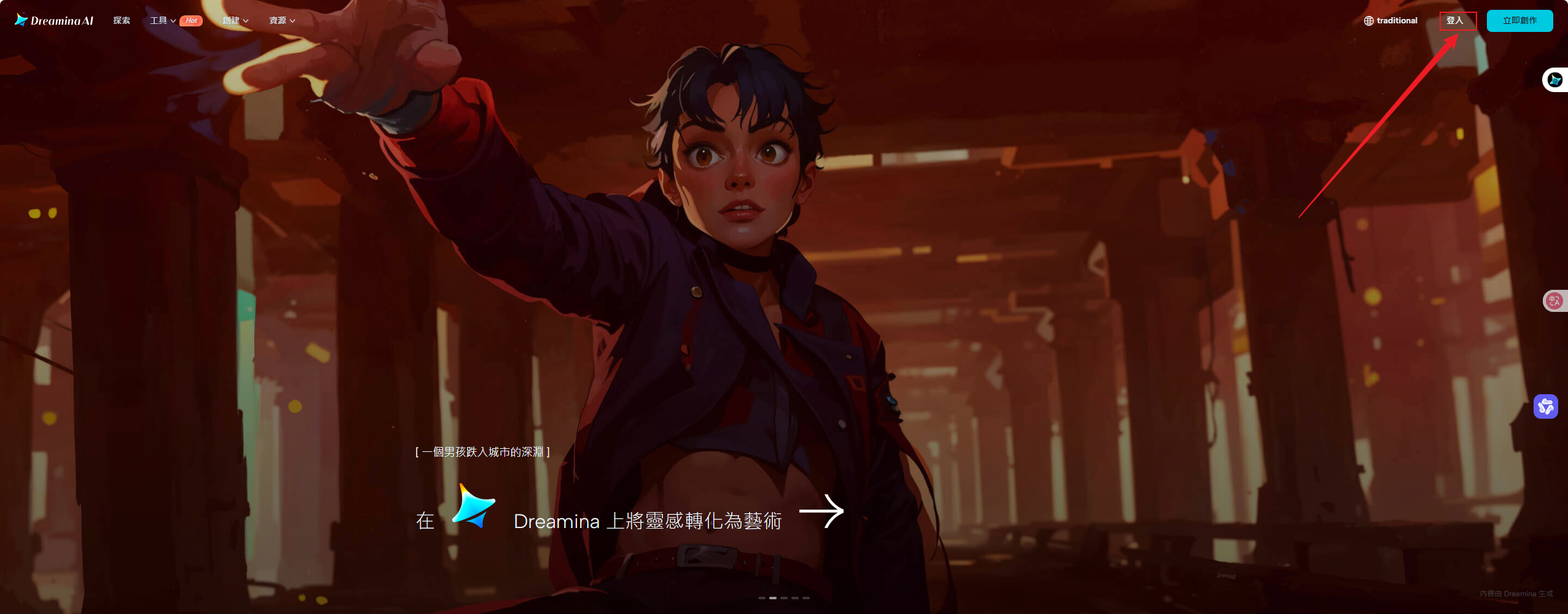Click the globe language icon
This screenshot has width=1568, height=614.
tap(1369, 20)
